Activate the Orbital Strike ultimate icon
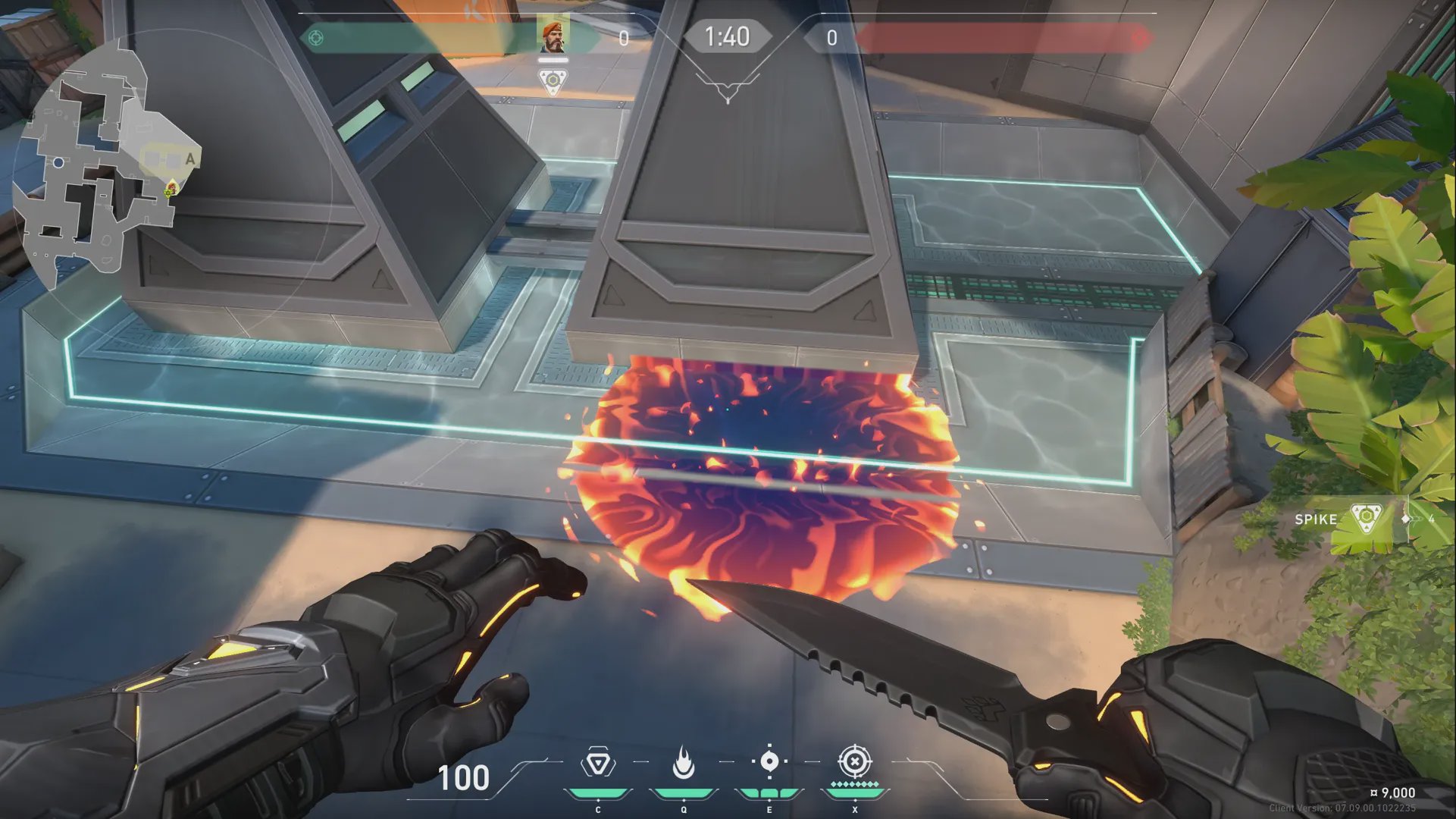Image resolution: width=1456 pixels, height=819 pixels. click(854, 761)
